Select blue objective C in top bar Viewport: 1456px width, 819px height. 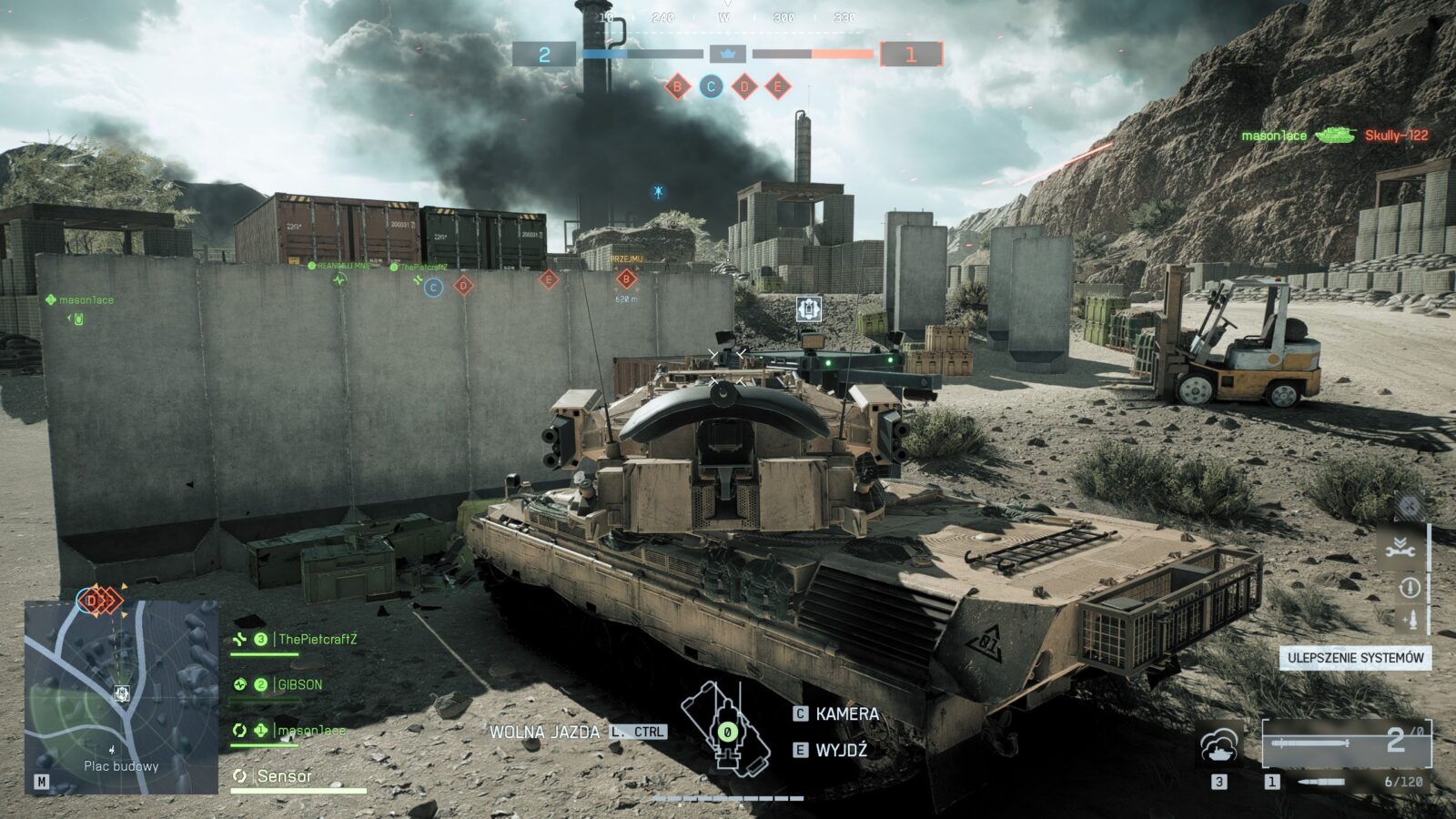(711, 87)
